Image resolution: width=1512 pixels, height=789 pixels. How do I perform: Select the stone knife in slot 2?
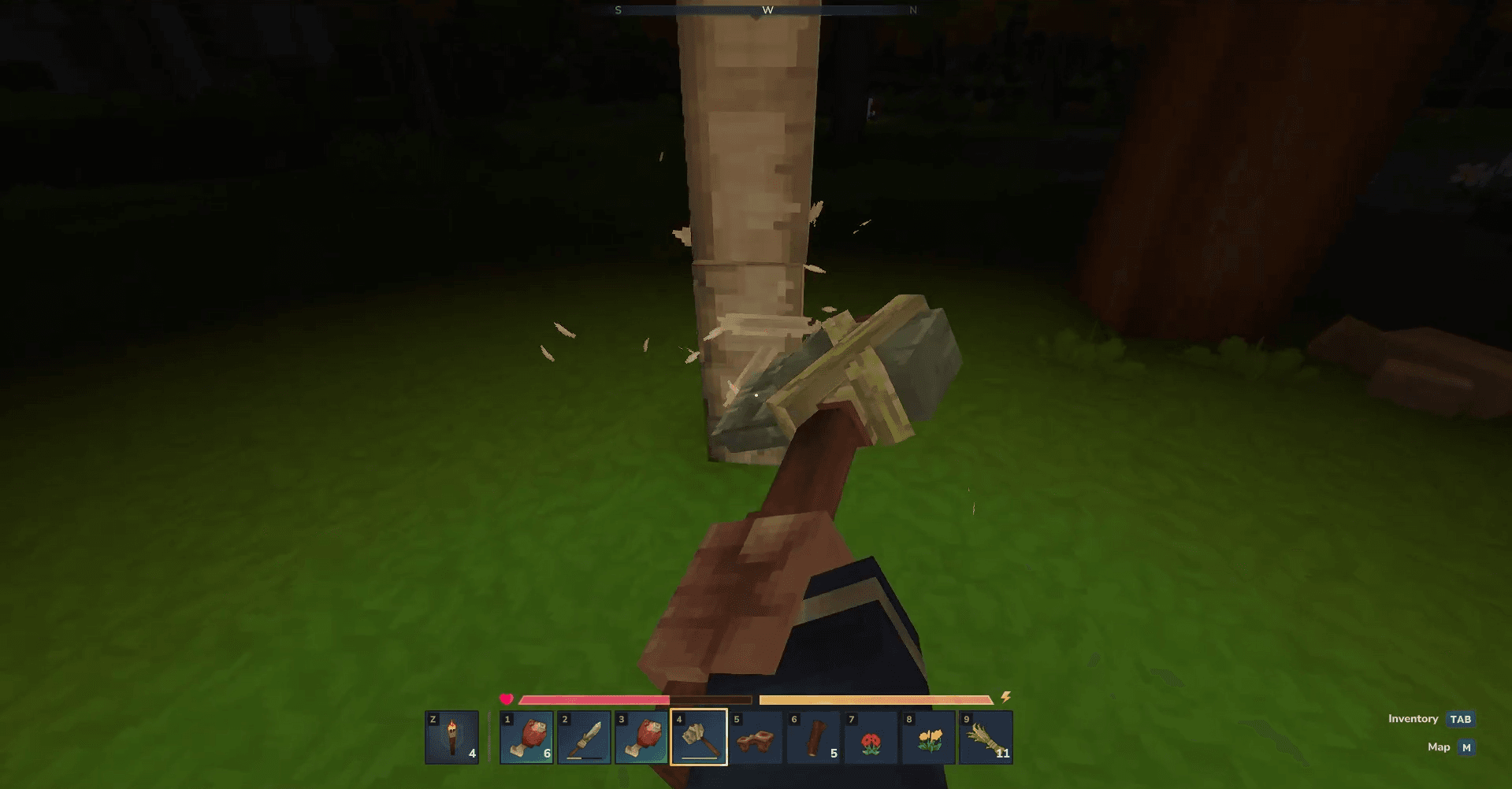coord(584,737)
